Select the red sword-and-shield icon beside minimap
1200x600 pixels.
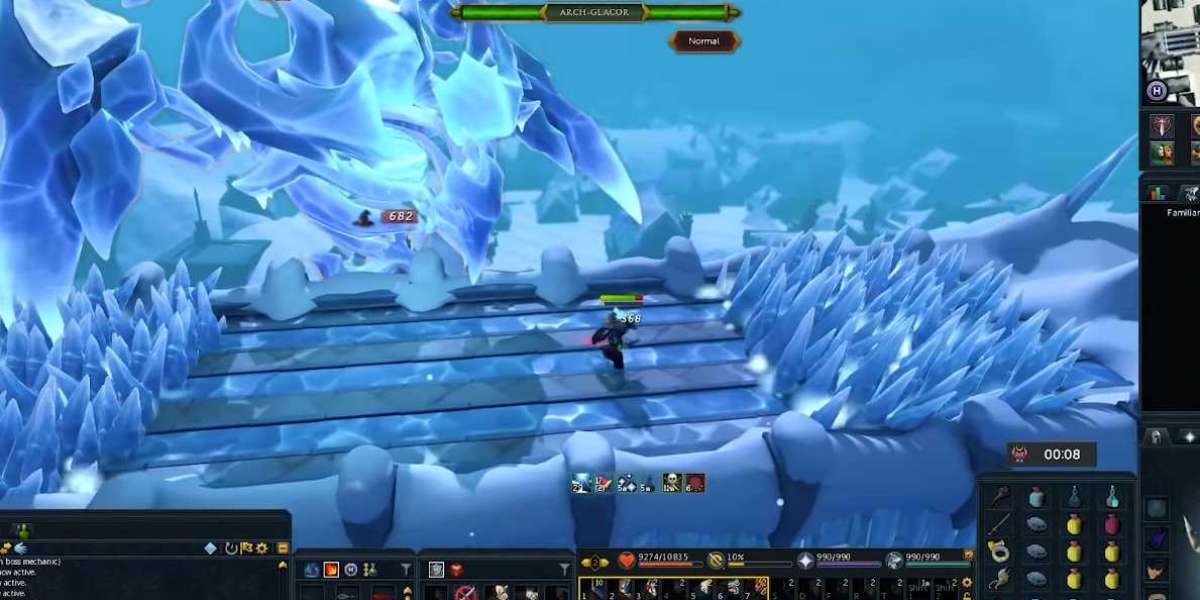point(1162,127)
